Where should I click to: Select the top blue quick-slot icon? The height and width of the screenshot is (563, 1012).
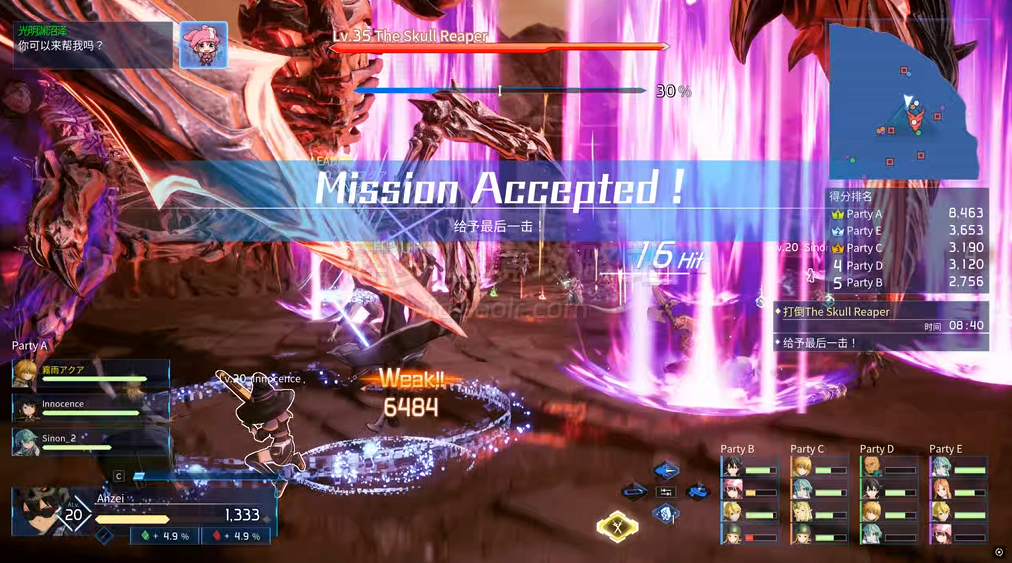[666, 470]
